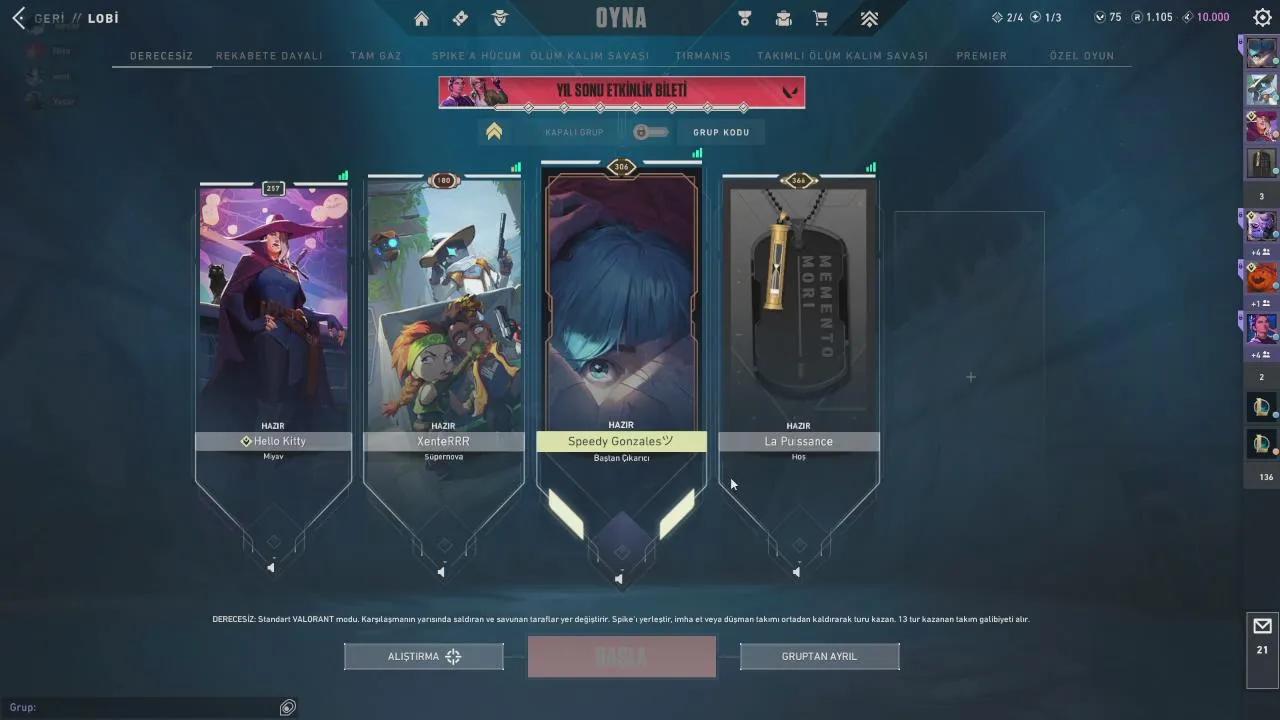
Task: Toggle the KAPALI GRUP party switch
Action: click(650, 131)
